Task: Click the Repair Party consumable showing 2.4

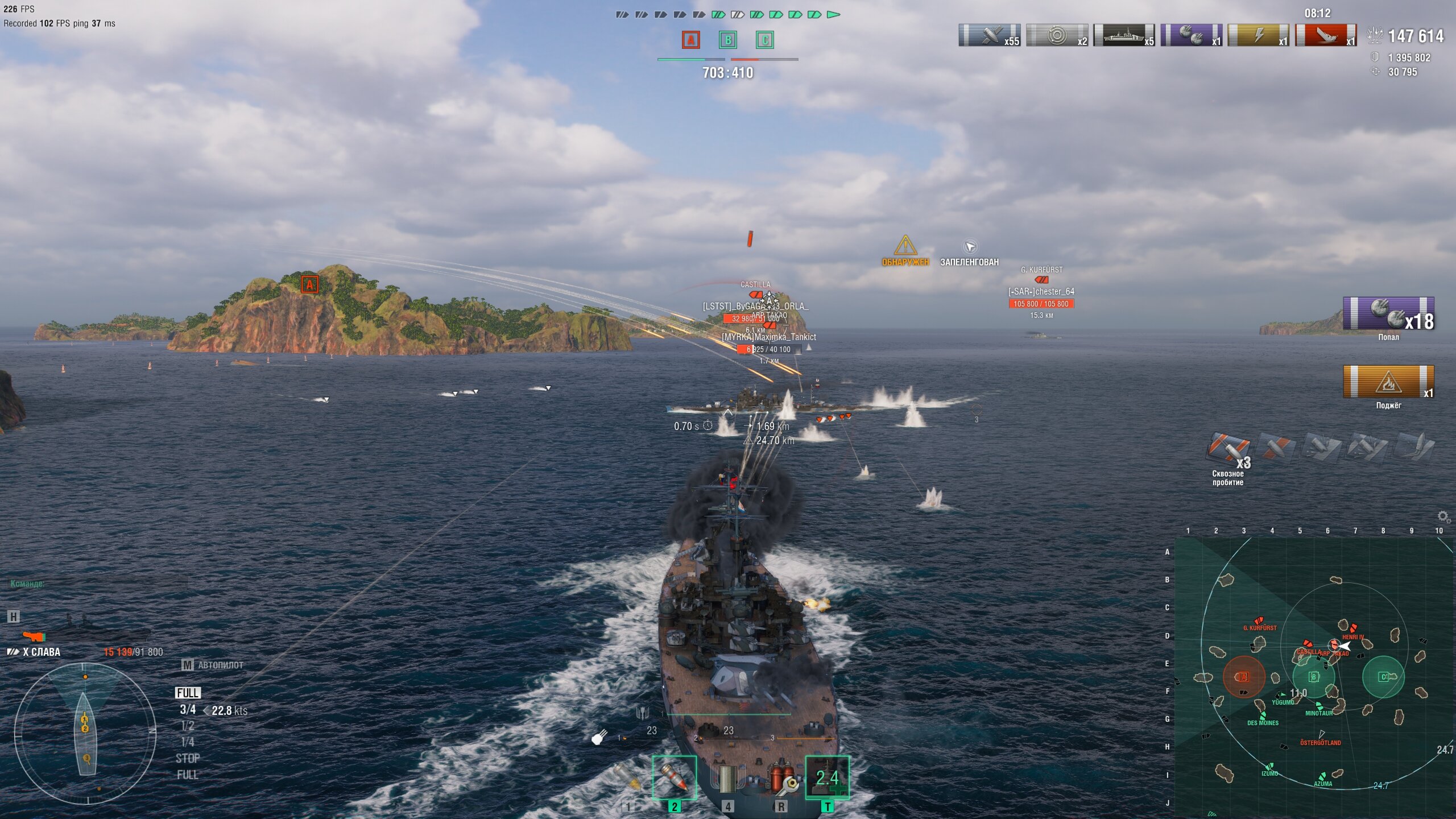Action: coord(828,777)
